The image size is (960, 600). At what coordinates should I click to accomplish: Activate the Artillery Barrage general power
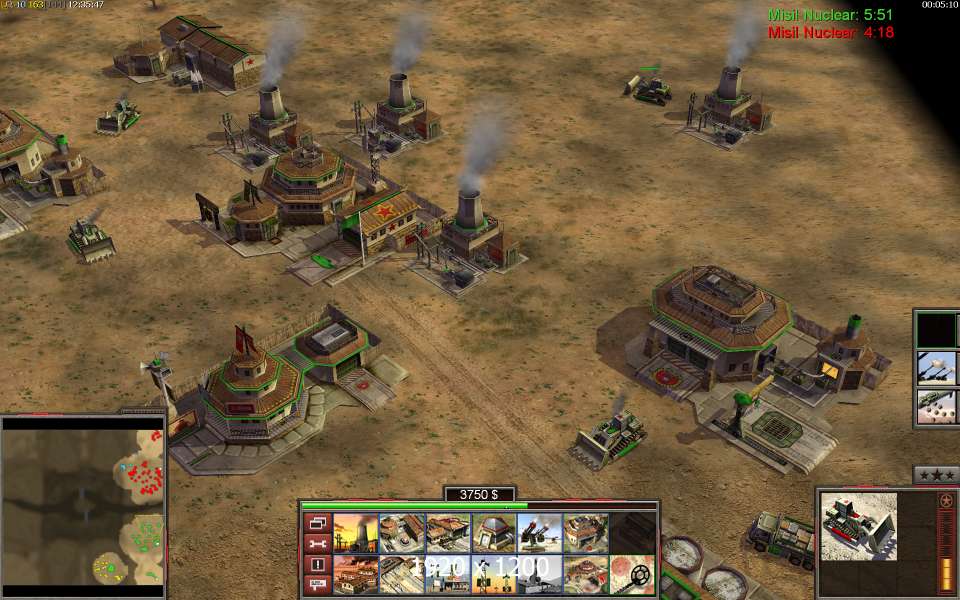point(937,368)
